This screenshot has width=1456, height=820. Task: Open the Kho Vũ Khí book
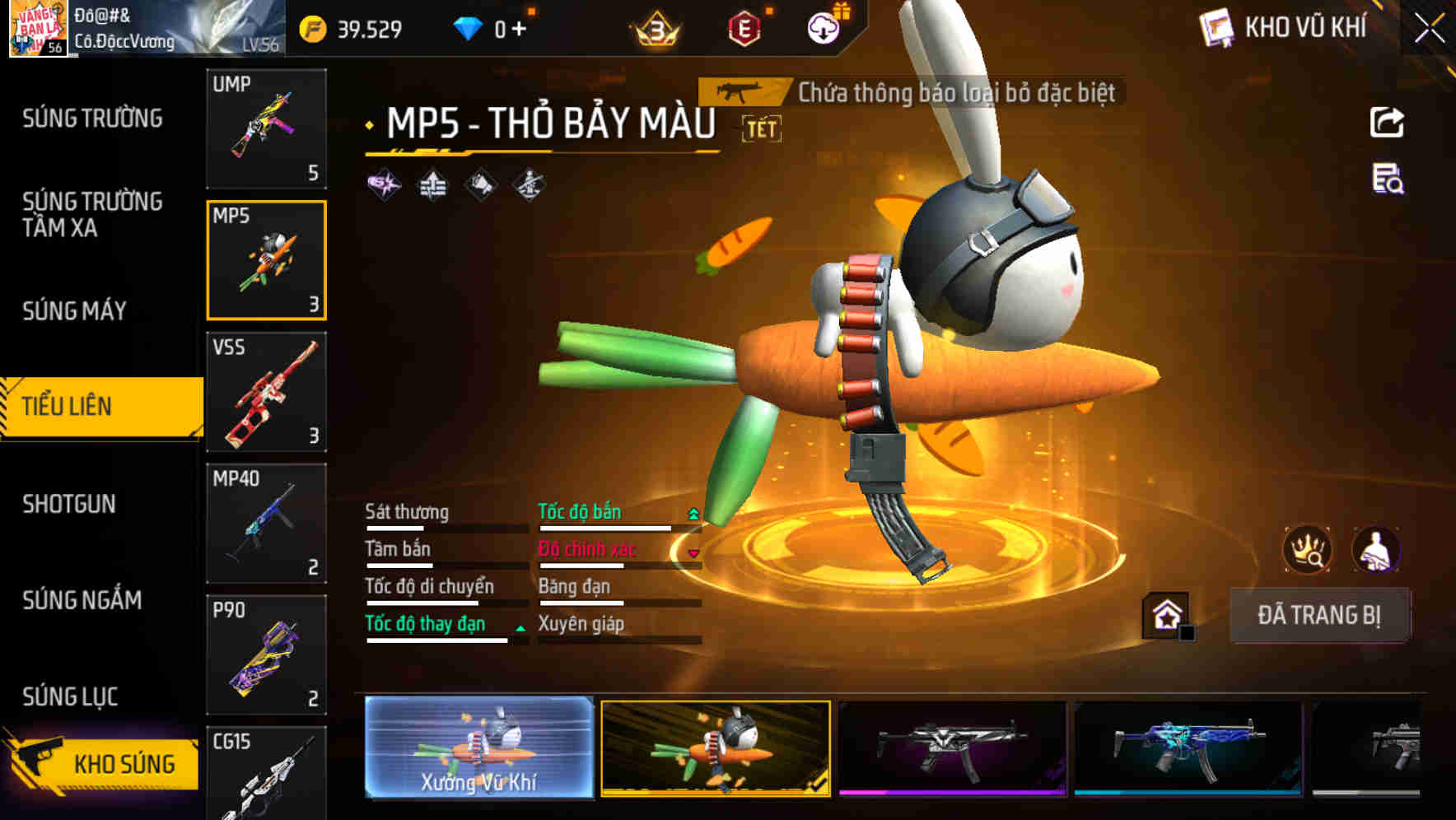tap(1284, 28)
